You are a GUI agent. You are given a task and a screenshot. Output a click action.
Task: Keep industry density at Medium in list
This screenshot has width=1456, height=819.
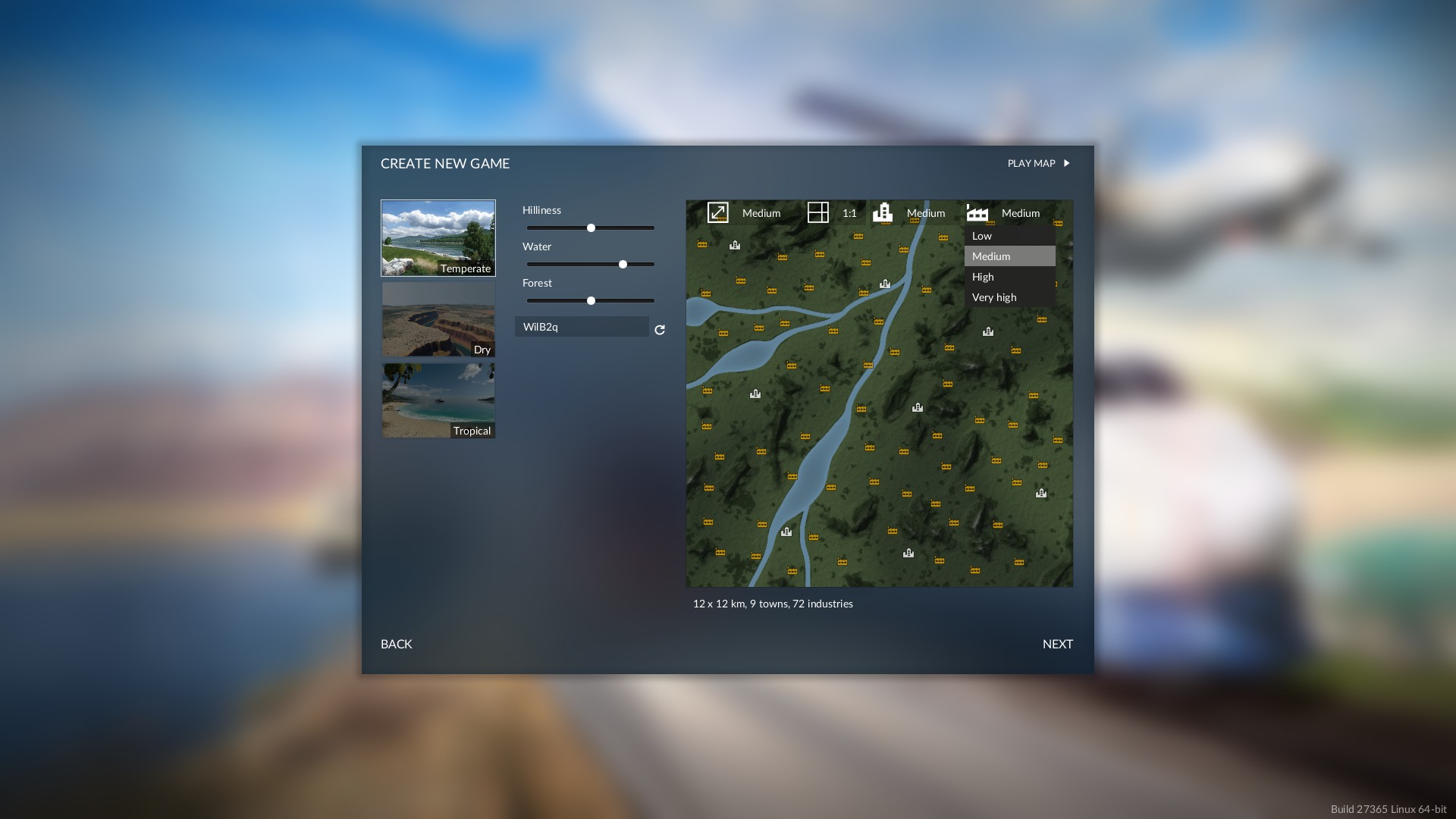(x=1009, y=256)
